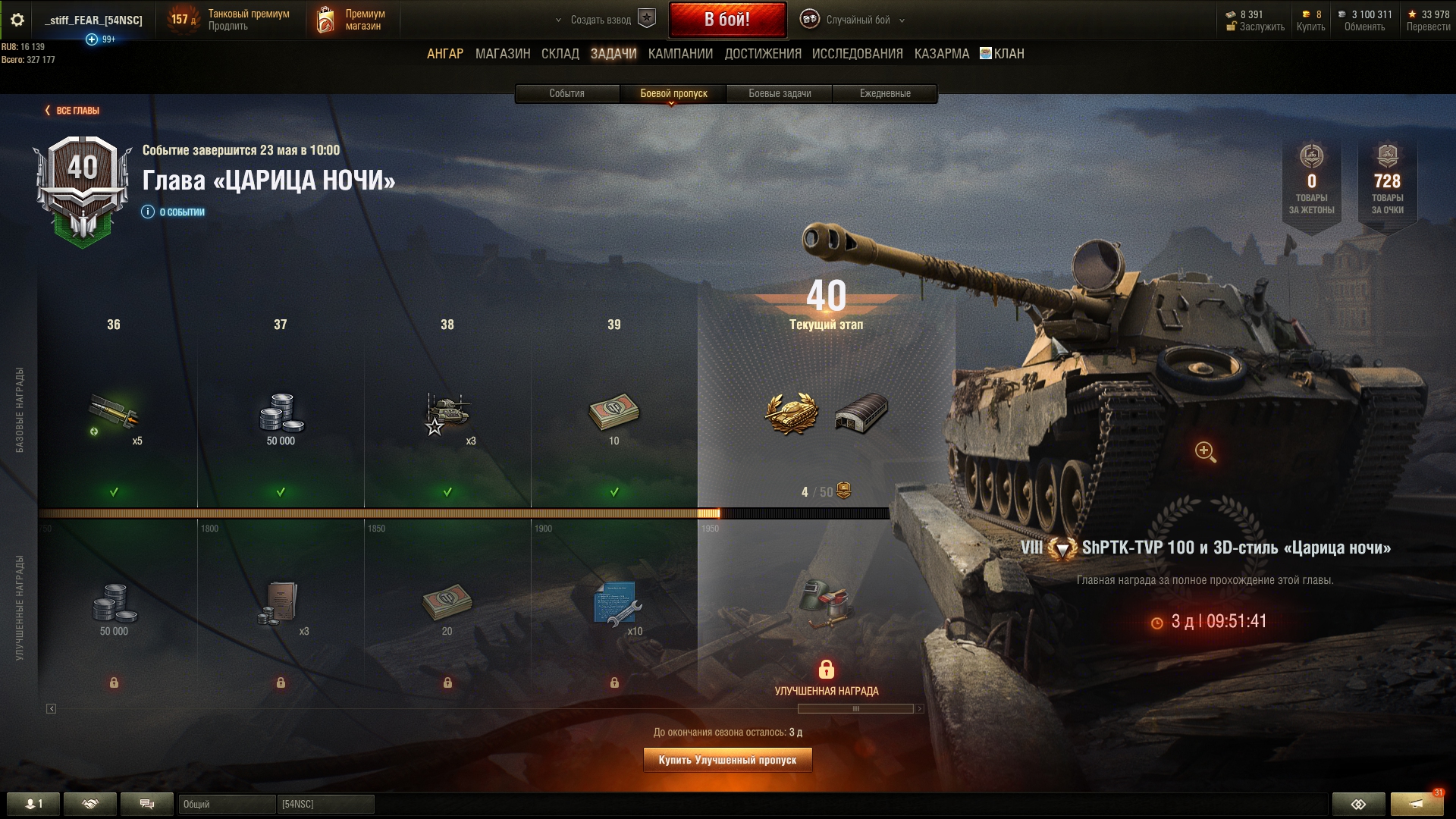The height and width of the screenshot is (819, 1456).
Task: Open the О СОБЫТИИ event info
Action: point(174,212)
